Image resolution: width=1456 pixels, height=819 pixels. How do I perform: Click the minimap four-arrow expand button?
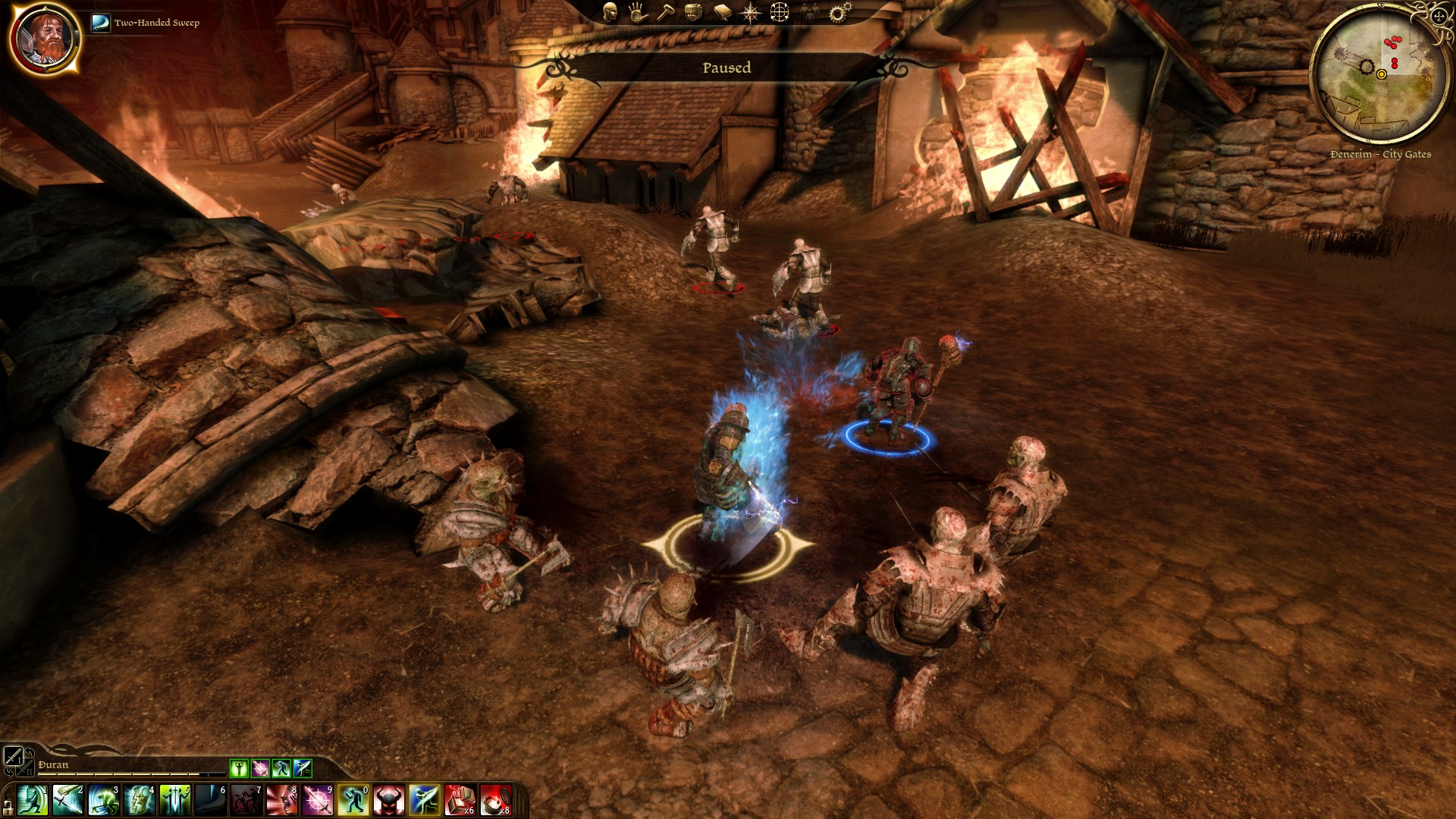tap(1439, 16)
